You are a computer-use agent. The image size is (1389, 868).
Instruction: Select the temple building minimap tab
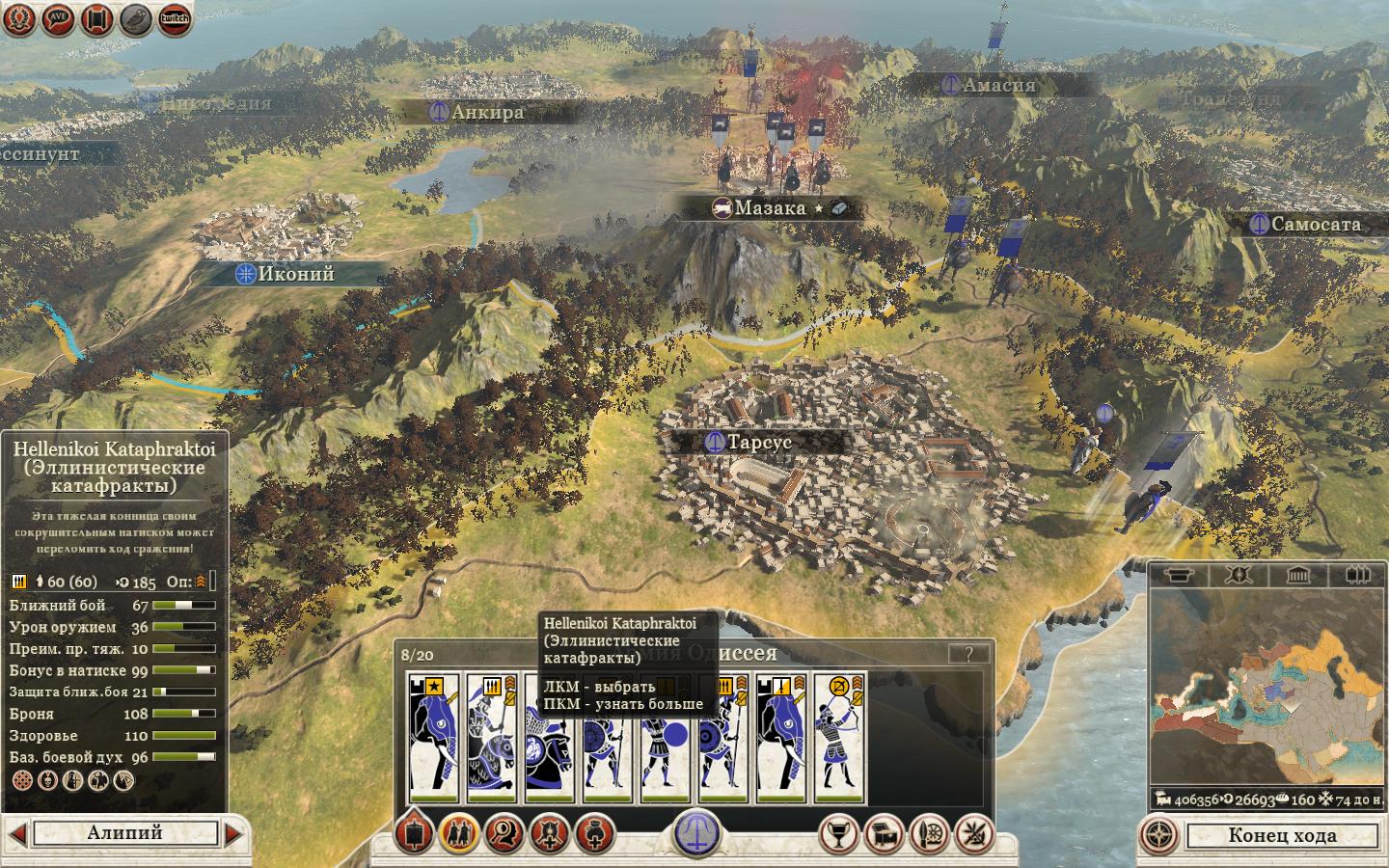pyautogui.click(x=1298, y=576)
